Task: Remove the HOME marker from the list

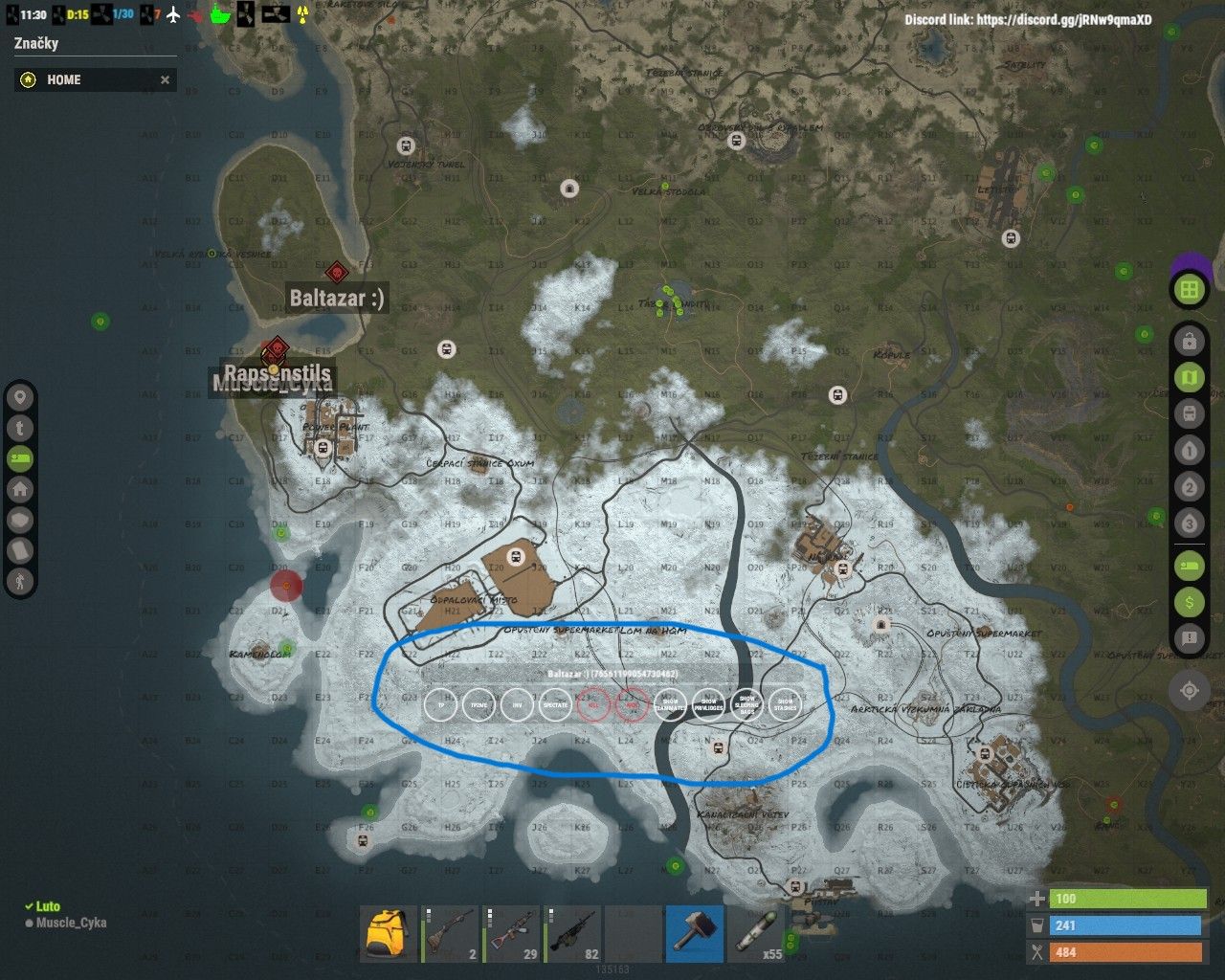Action: pyautogui.click(x=165, y=80)
